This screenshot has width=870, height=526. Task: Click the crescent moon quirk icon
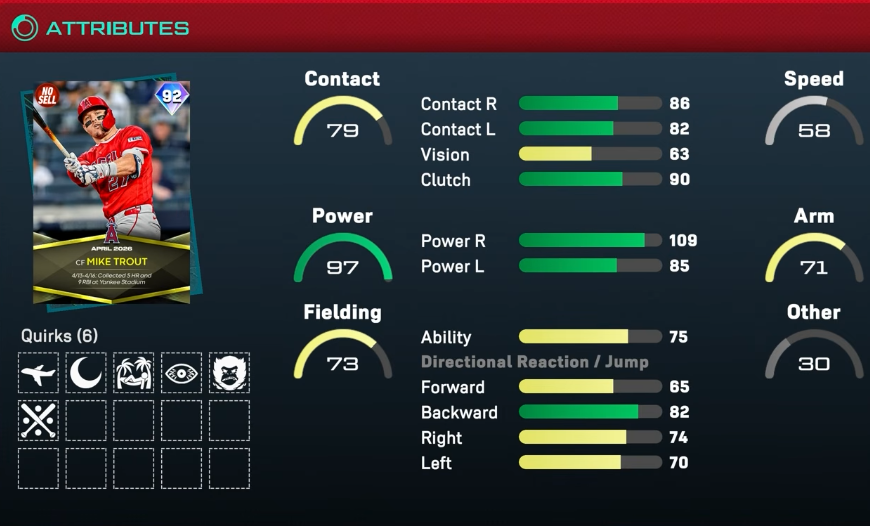86,373
